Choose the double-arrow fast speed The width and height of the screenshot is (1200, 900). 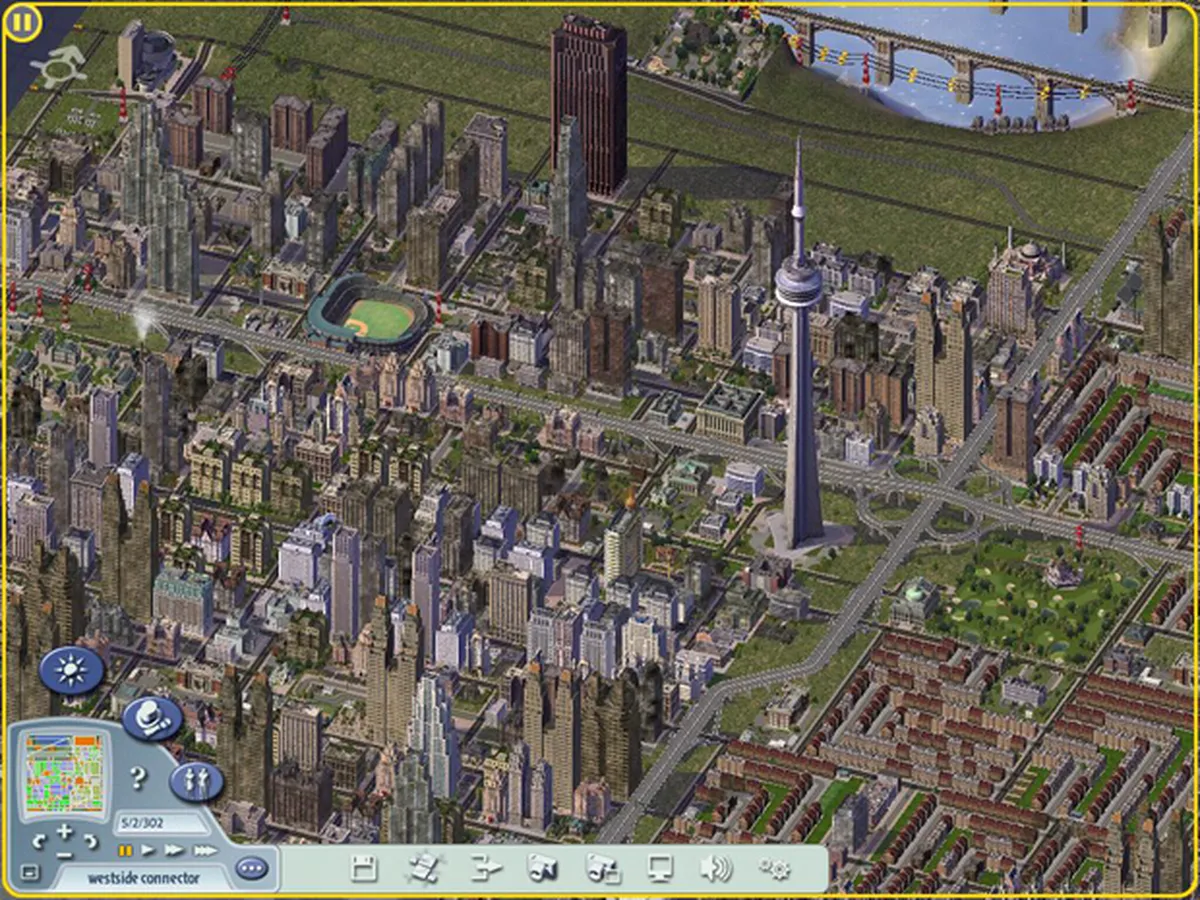point(174,851)
